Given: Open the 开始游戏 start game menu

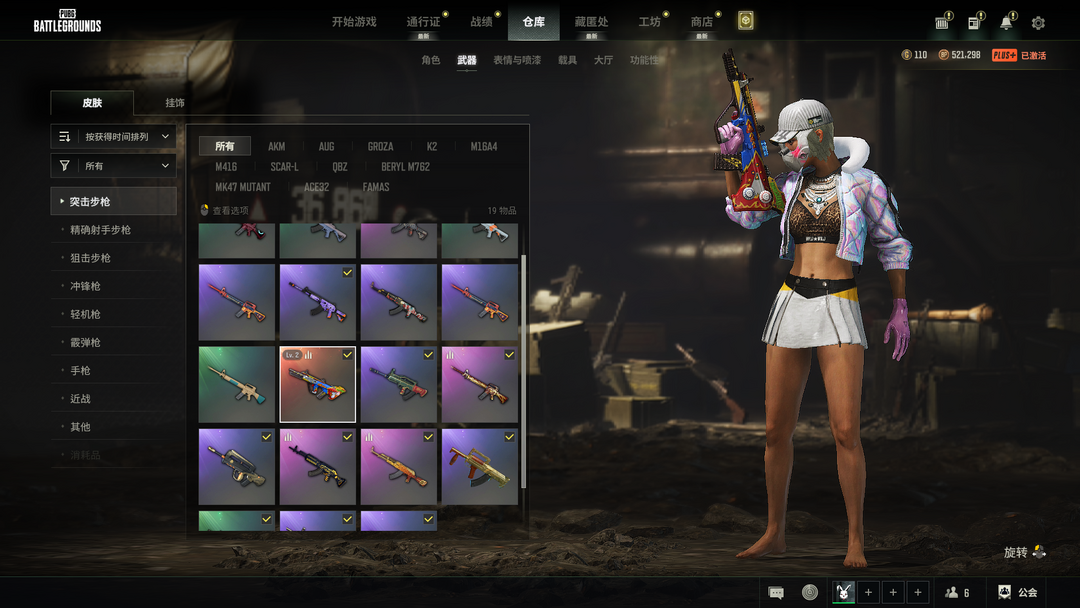Looking at the screenshot, I should pos(354,22).
